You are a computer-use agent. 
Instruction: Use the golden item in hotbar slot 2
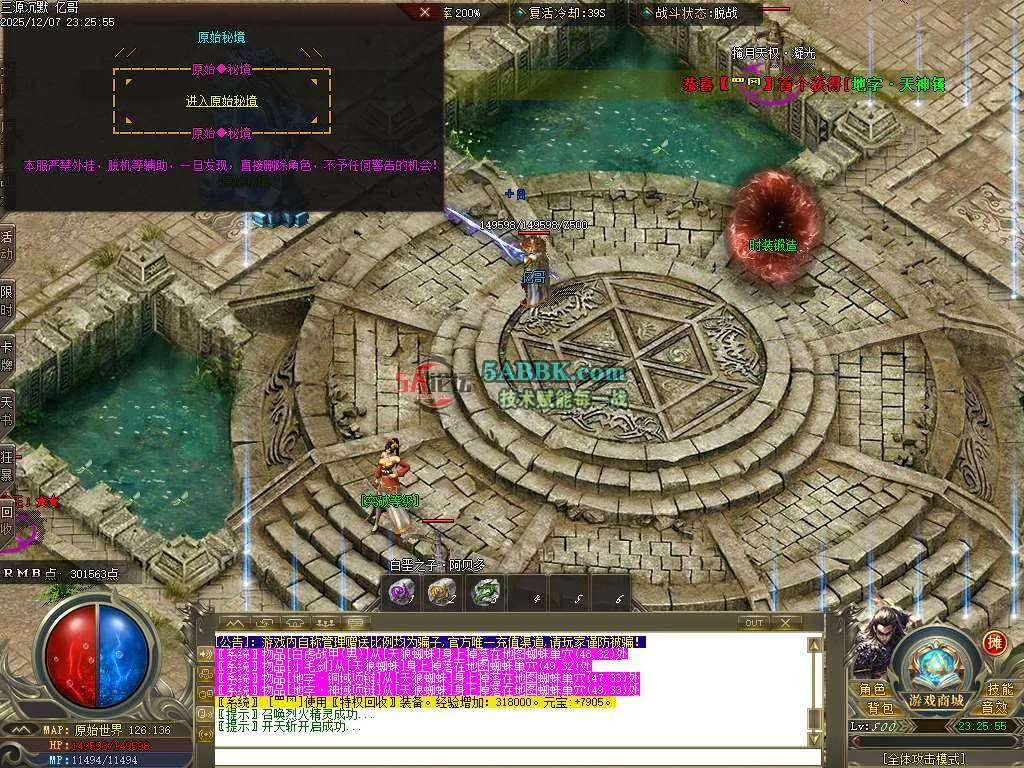441,593
